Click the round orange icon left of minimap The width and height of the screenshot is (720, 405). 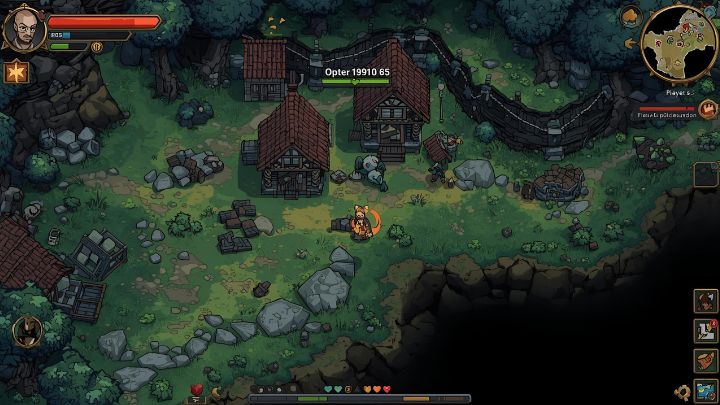point(631,15)
